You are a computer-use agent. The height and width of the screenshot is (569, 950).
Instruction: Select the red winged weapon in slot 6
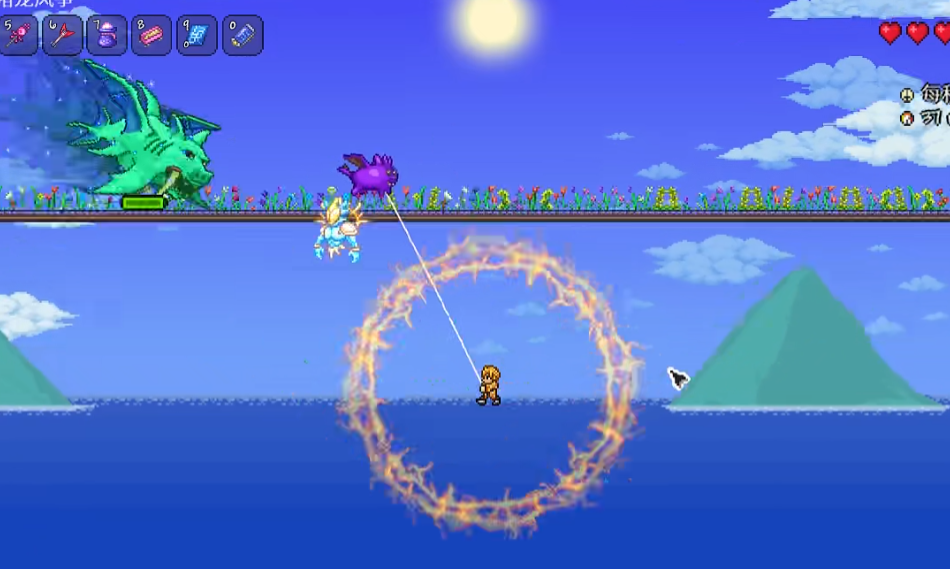click(x=62, y=35)
